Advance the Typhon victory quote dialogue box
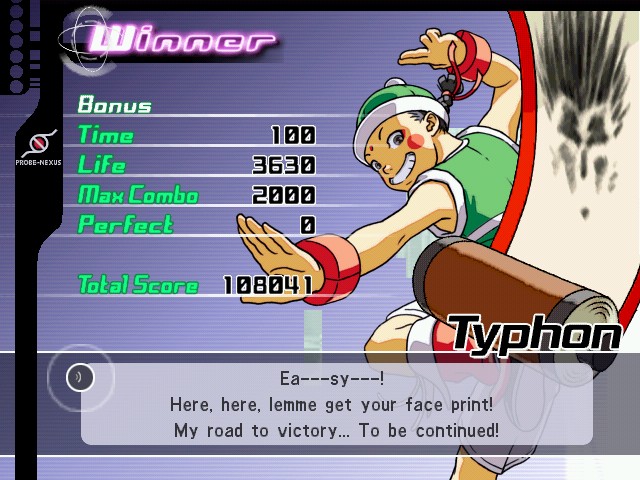Viewport: 640px width, 480px height. point(336,404)
